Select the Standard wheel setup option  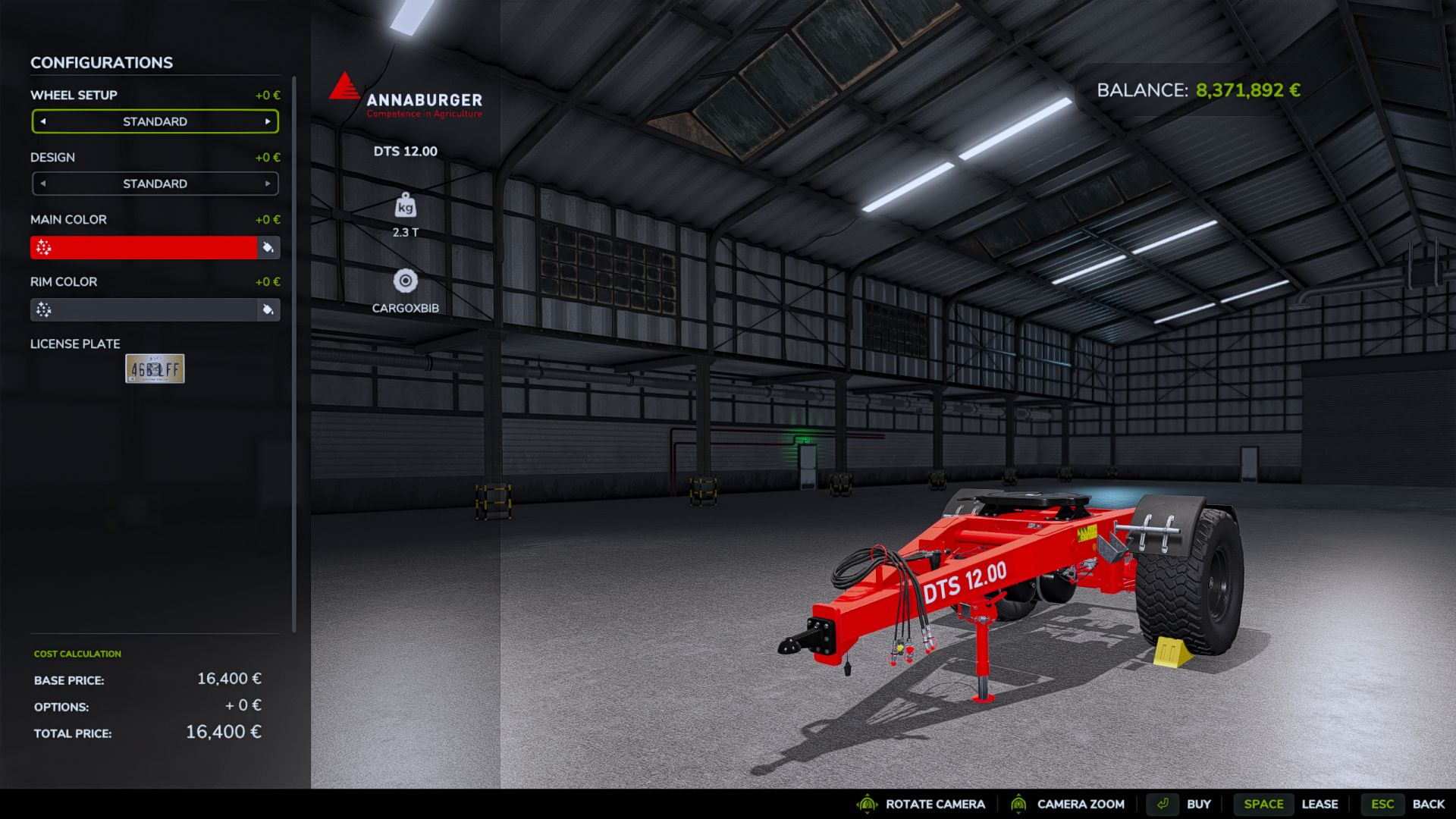(155, 121)
